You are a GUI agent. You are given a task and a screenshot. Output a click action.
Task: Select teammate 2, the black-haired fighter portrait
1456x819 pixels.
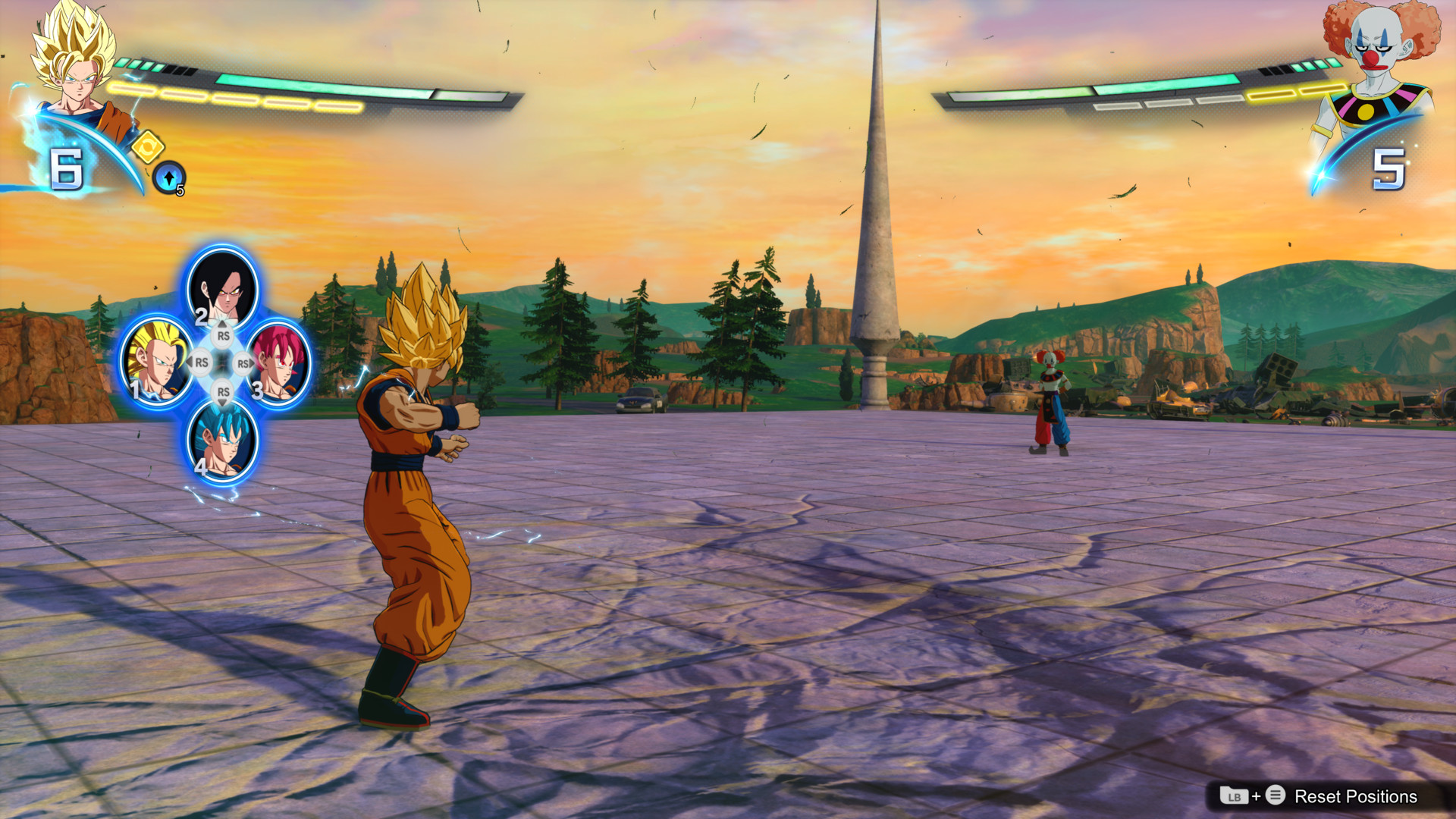point(222,292)
